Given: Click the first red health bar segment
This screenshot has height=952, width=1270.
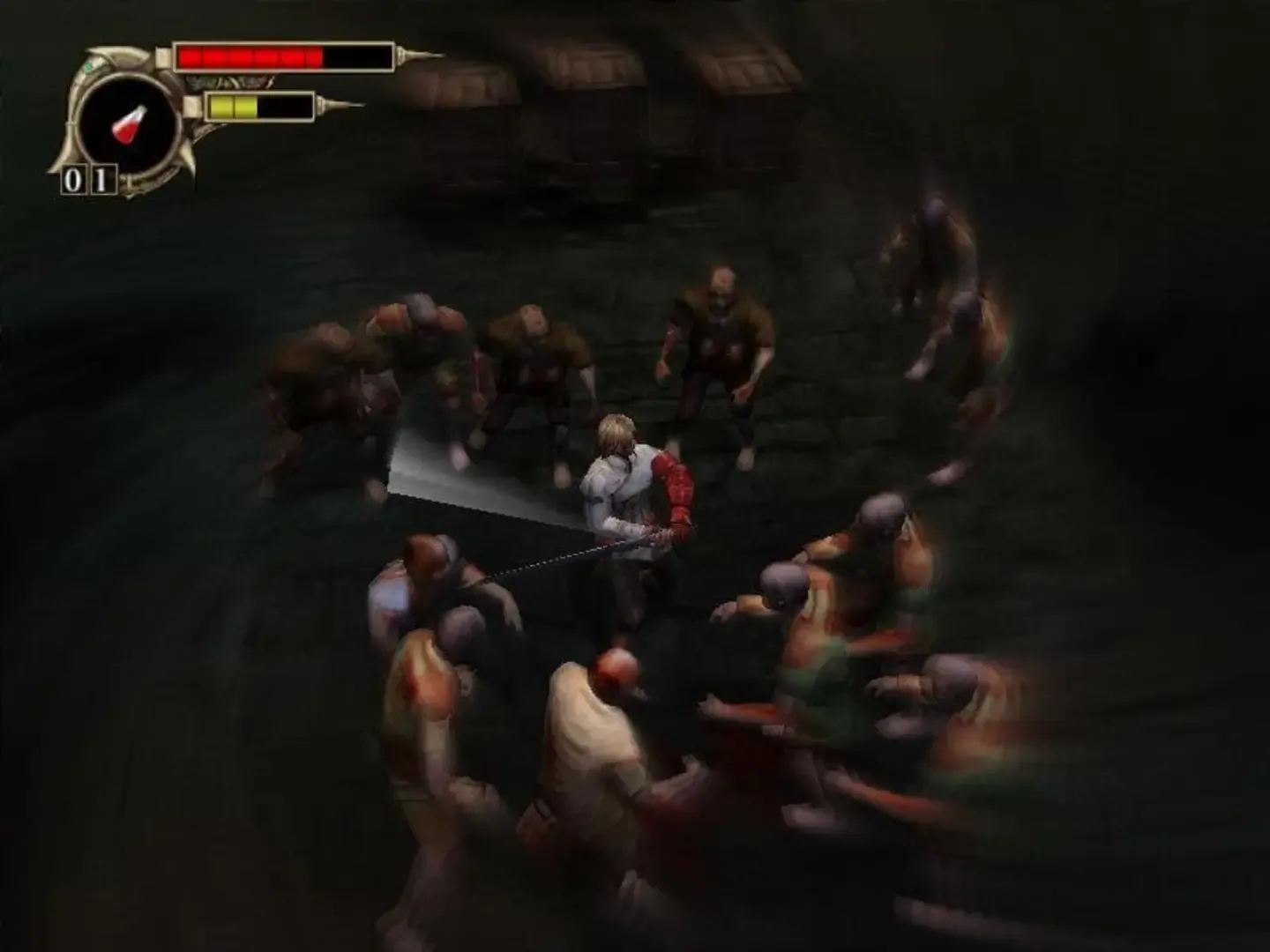Looking at the screenshot, I should (x=191, y=56).
